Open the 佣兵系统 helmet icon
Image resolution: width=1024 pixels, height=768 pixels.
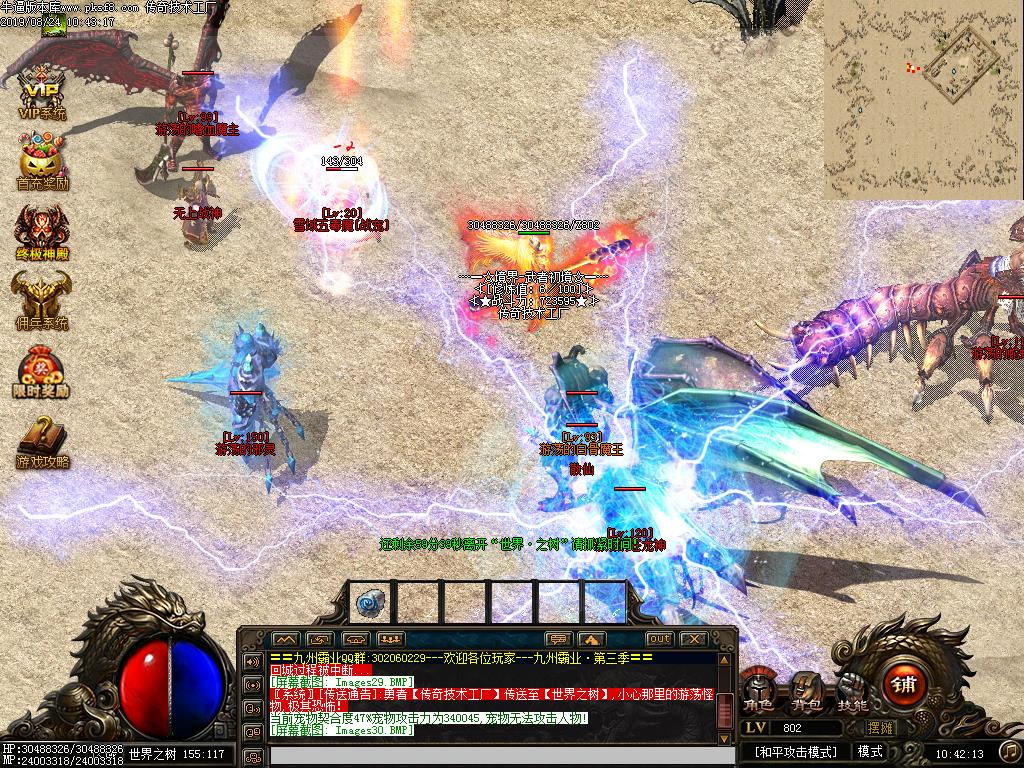(42, 299)
